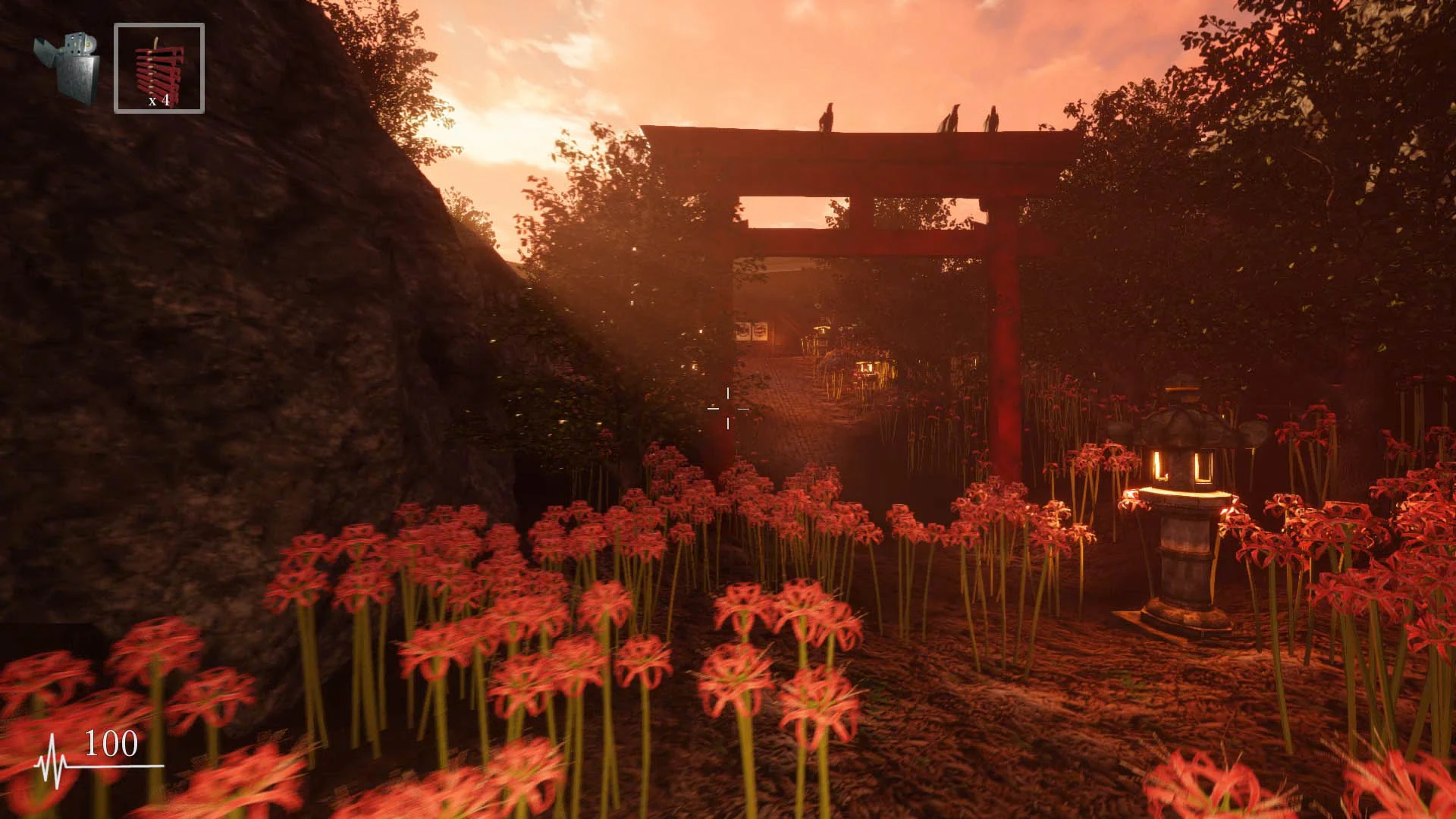Image resolution: width=1456 pixels, height=819 pixels.
Task: Select the equipped firecrackers item slot
Action: [159, 68]
